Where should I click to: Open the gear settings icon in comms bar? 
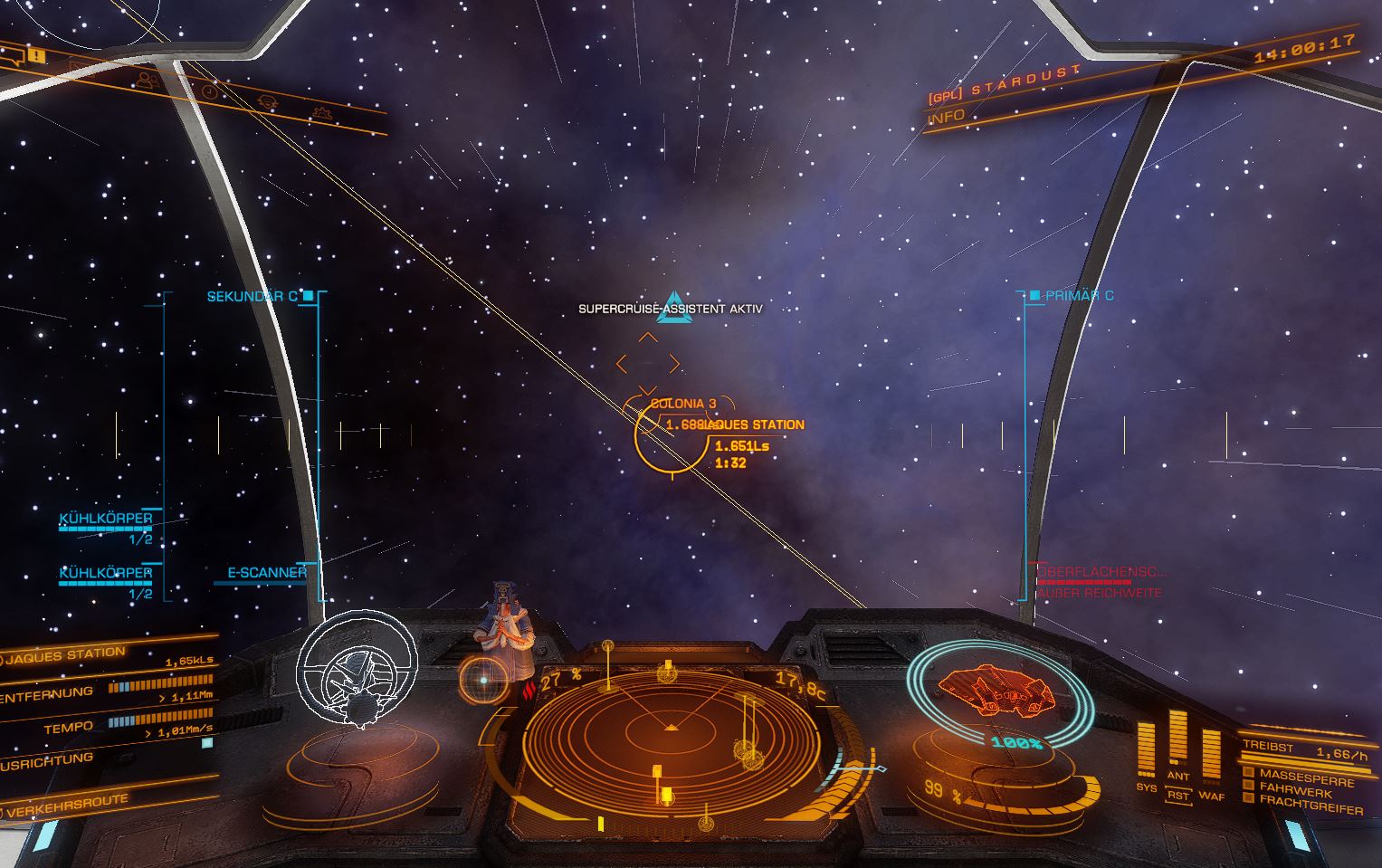[320, 114]
